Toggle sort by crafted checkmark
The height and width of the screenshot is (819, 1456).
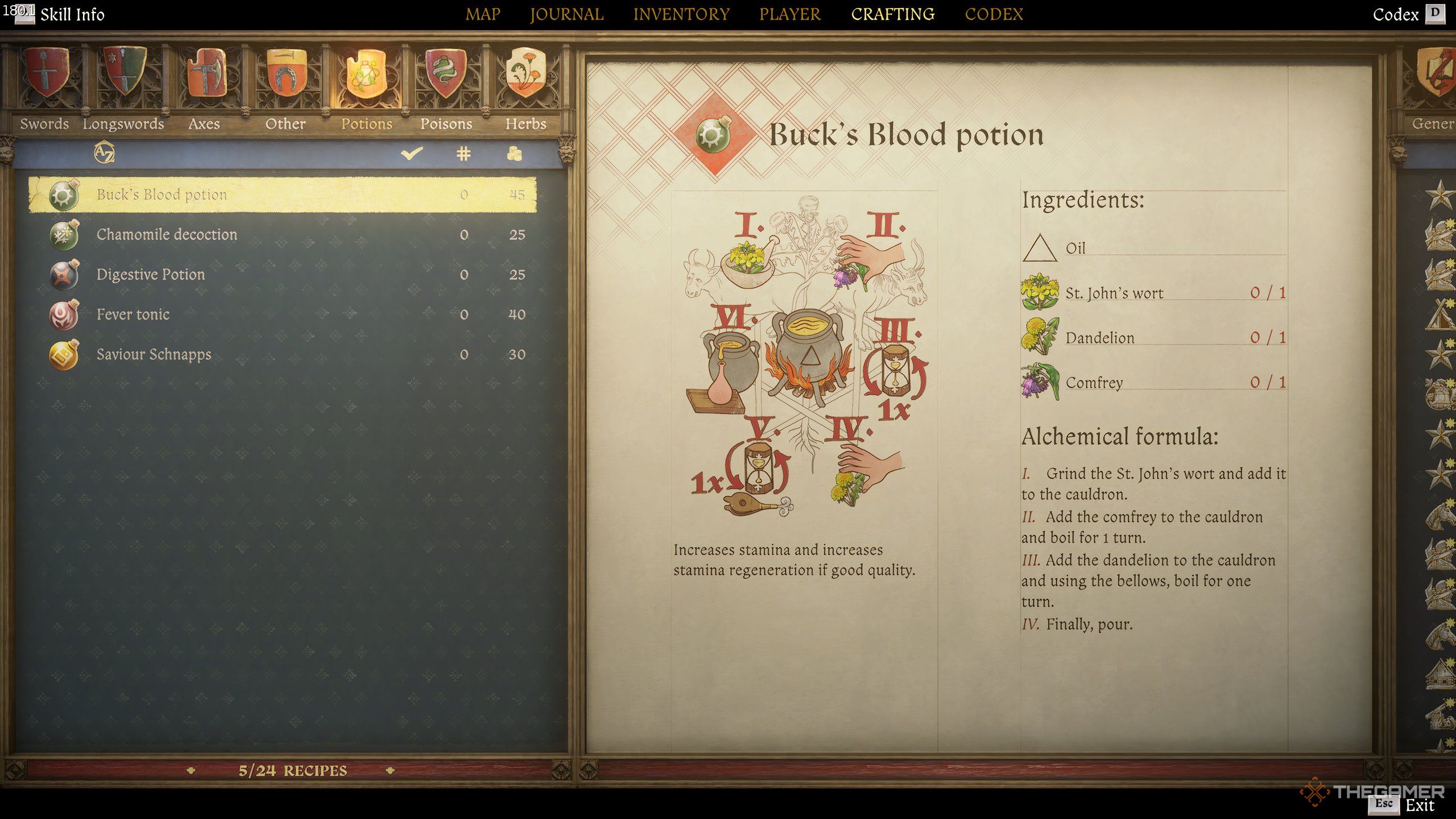click(412, 152)
